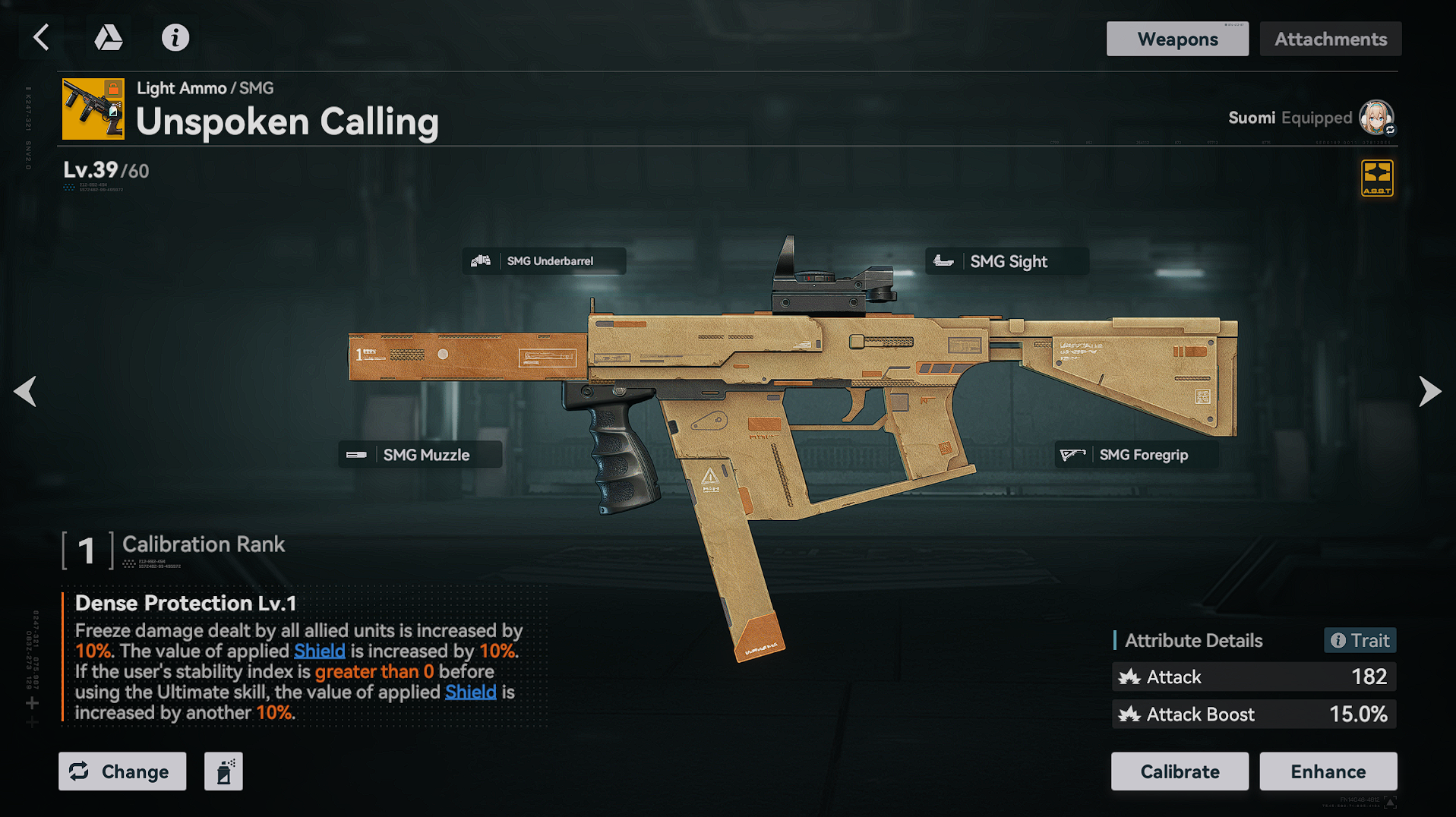Show the Trait information
Viewport: 1456px width, 817px height.
1360,641
